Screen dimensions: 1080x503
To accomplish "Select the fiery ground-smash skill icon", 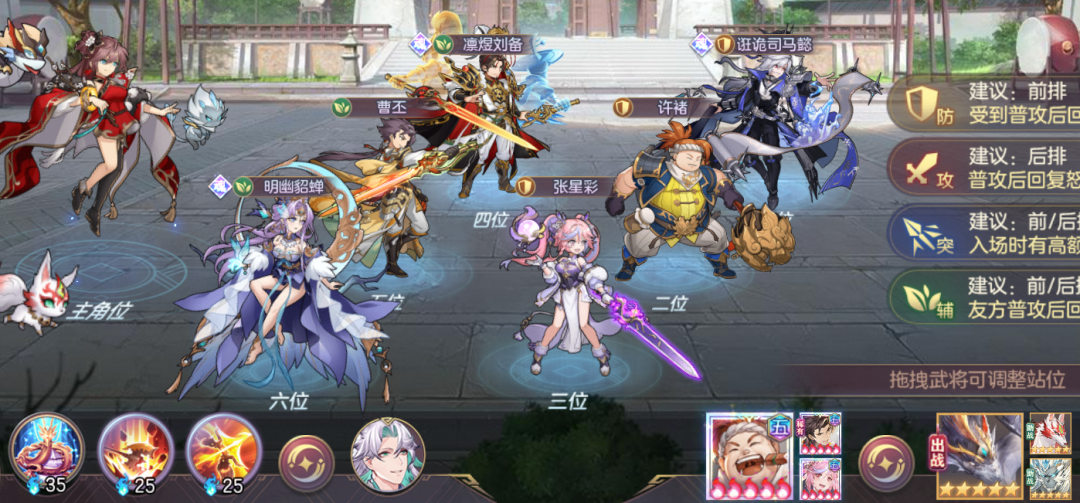I will (x=136, y=449).
